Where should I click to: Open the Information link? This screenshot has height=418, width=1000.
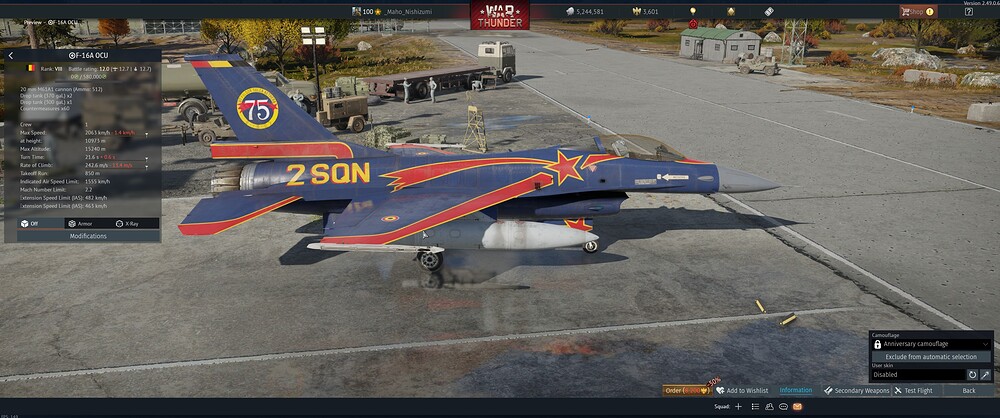tap(796, 390)
